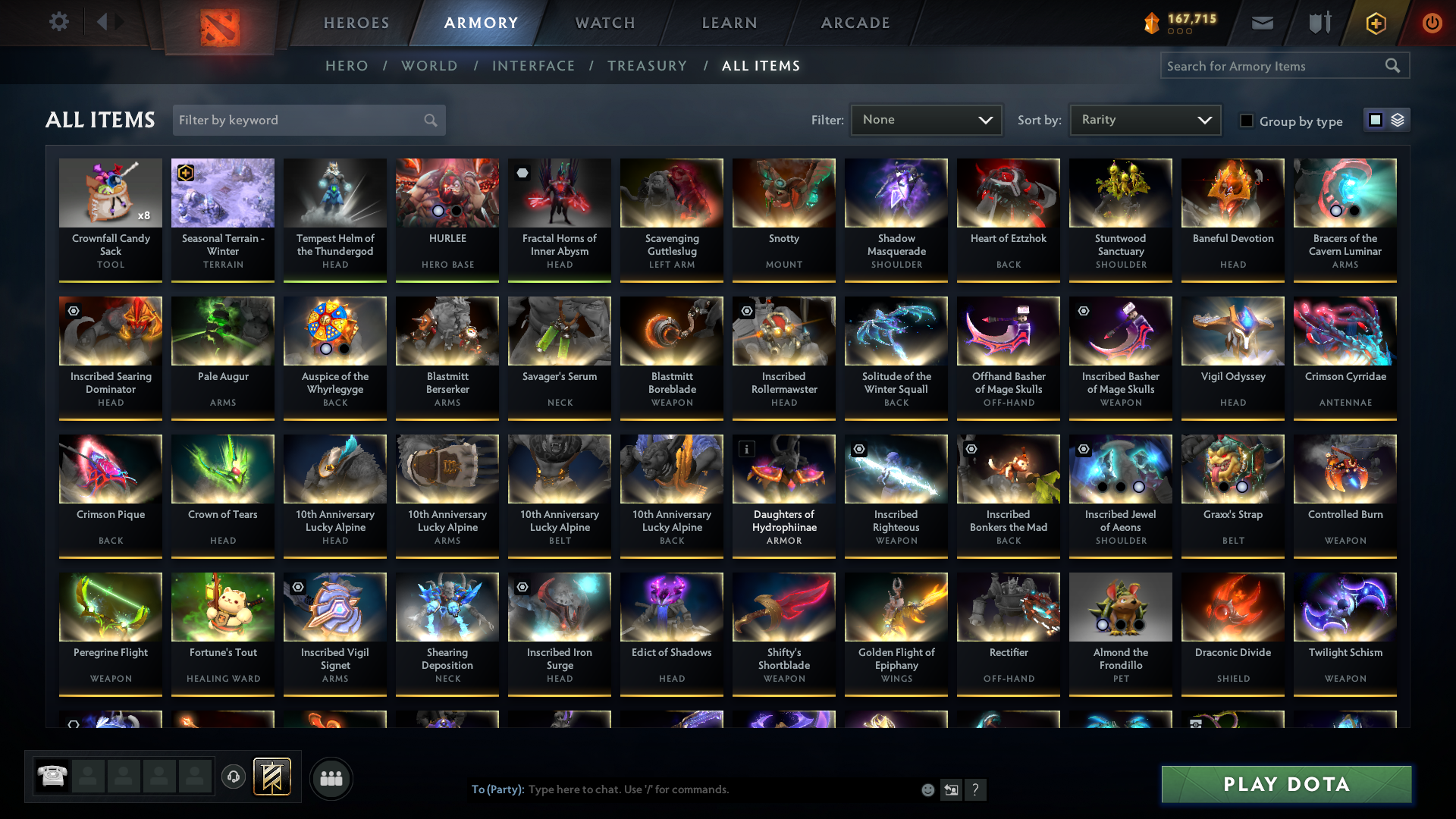Expand the chat commands help question mark
Image resolution: width=1456 pixels, height=819 pixels.
pos(976,789)
